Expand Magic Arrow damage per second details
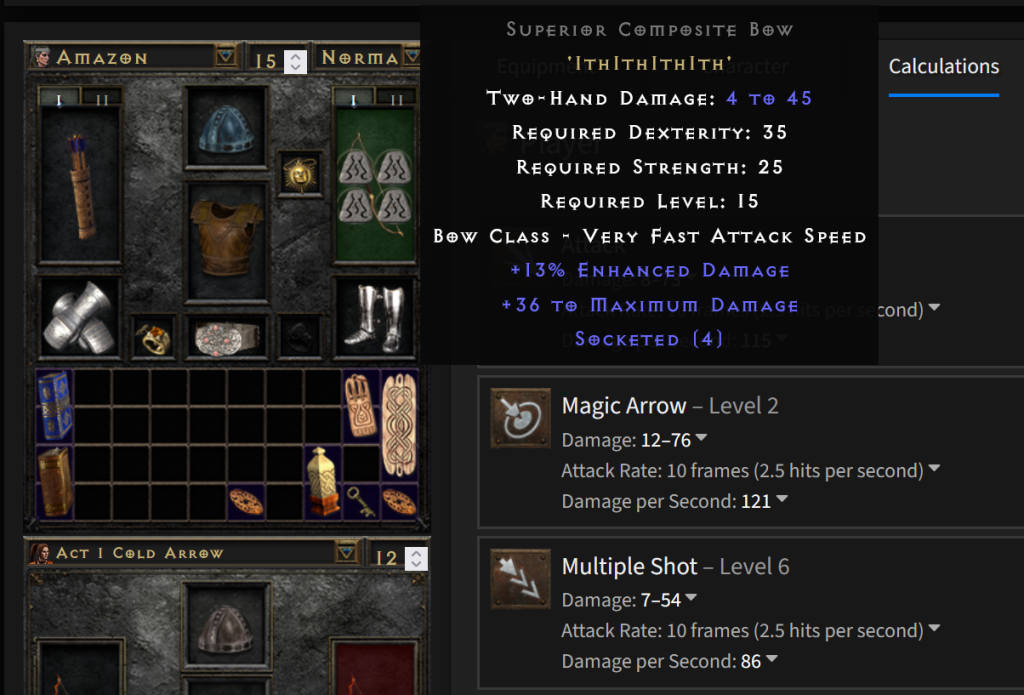This screenshot has height=695, width=1024. pyautogui.click(x=783, y=501)
